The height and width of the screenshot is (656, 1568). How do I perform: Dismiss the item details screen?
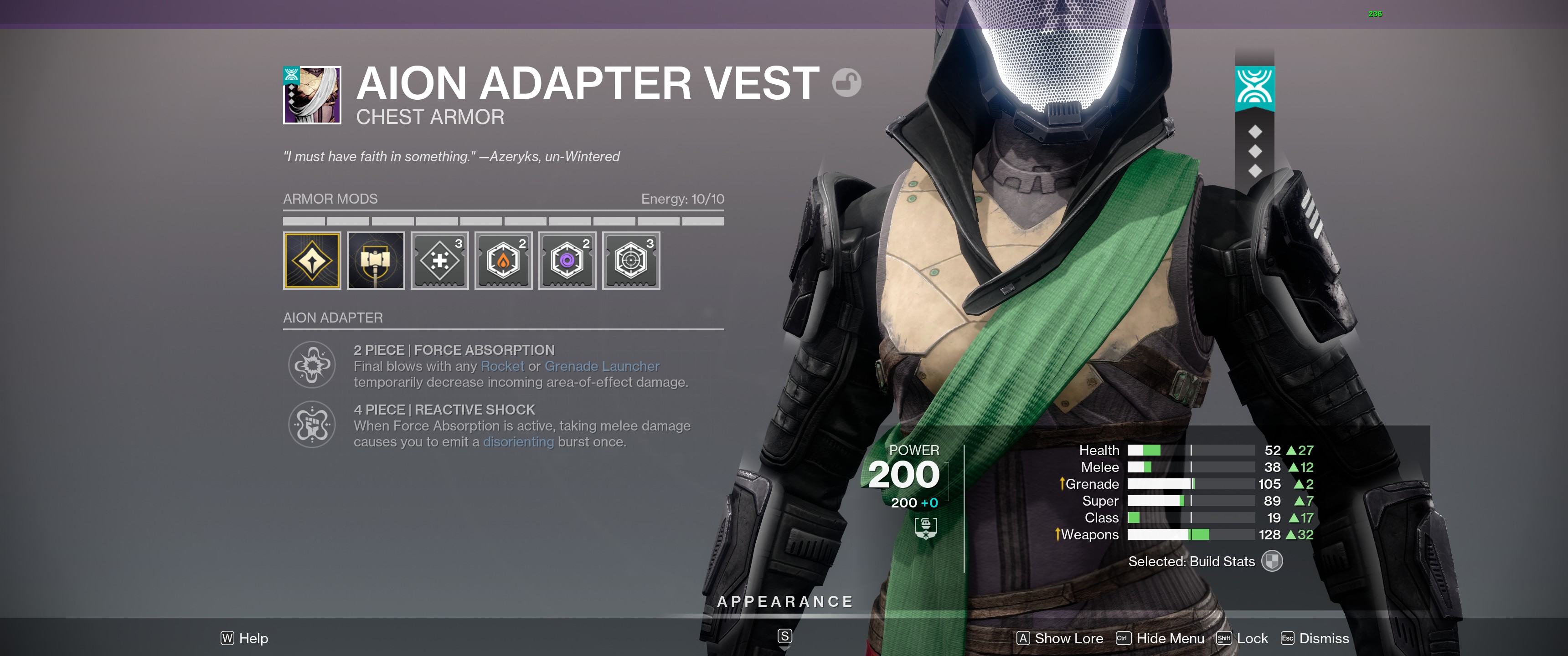pos(1315,638)
